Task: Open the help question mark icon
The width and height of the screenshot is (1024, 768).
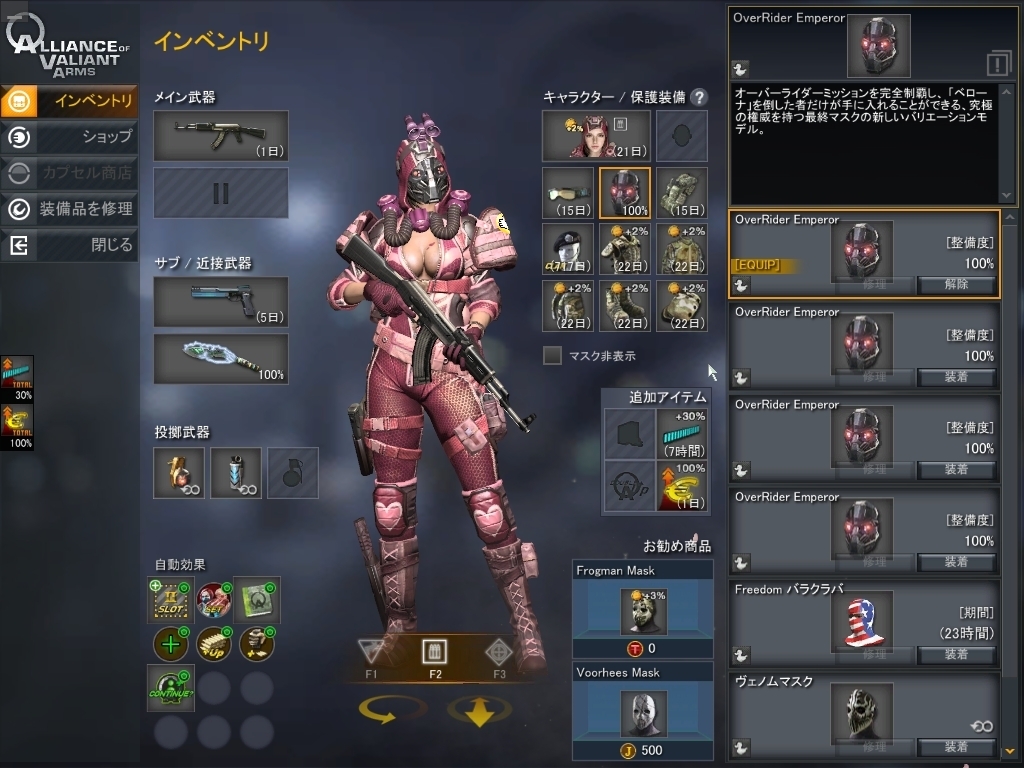Action: pyautogui.click(x=699, y=97)
